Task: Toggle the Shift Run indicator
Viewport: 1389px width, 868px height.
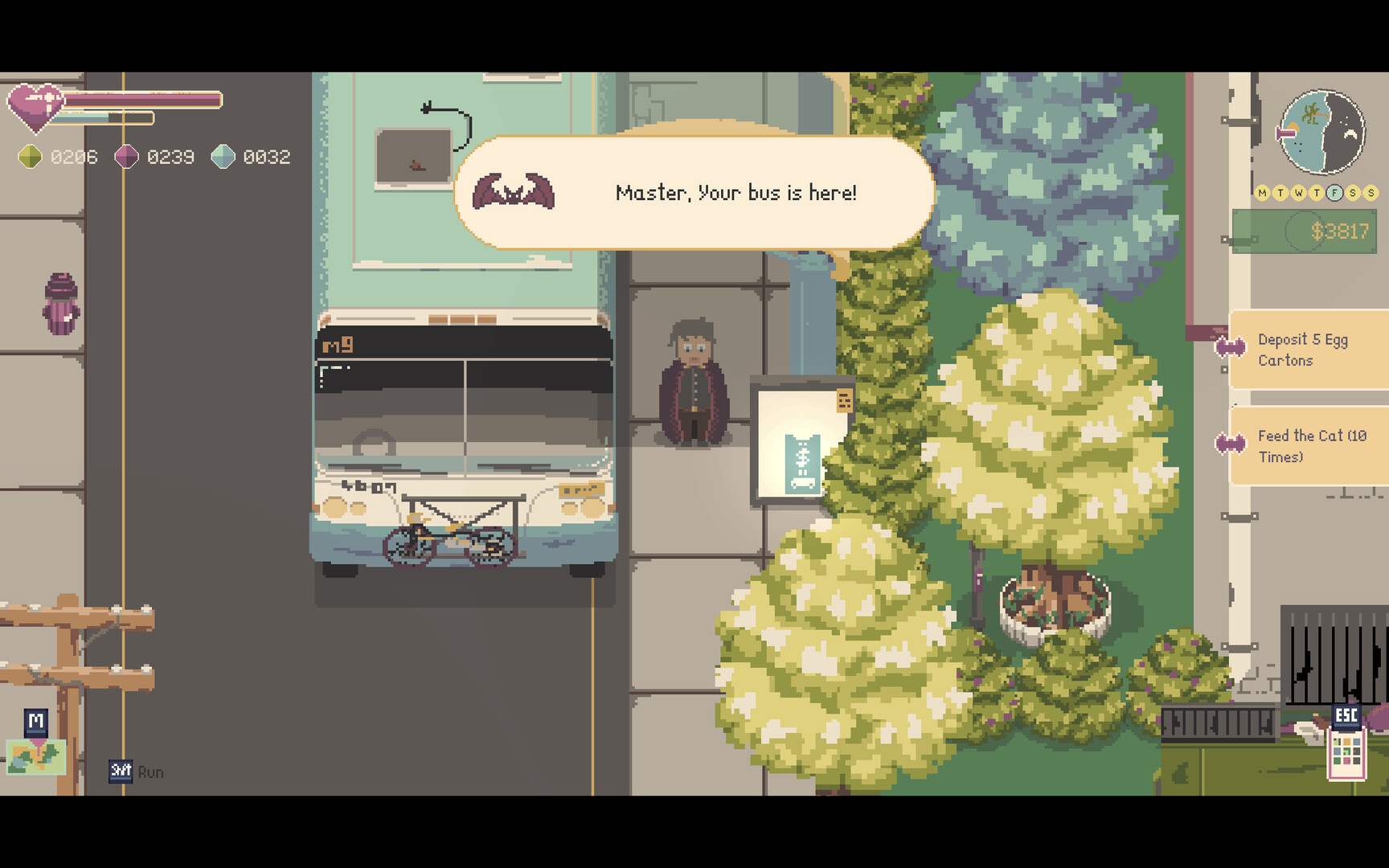Action: pyautogui.click(x=119, y=772)
